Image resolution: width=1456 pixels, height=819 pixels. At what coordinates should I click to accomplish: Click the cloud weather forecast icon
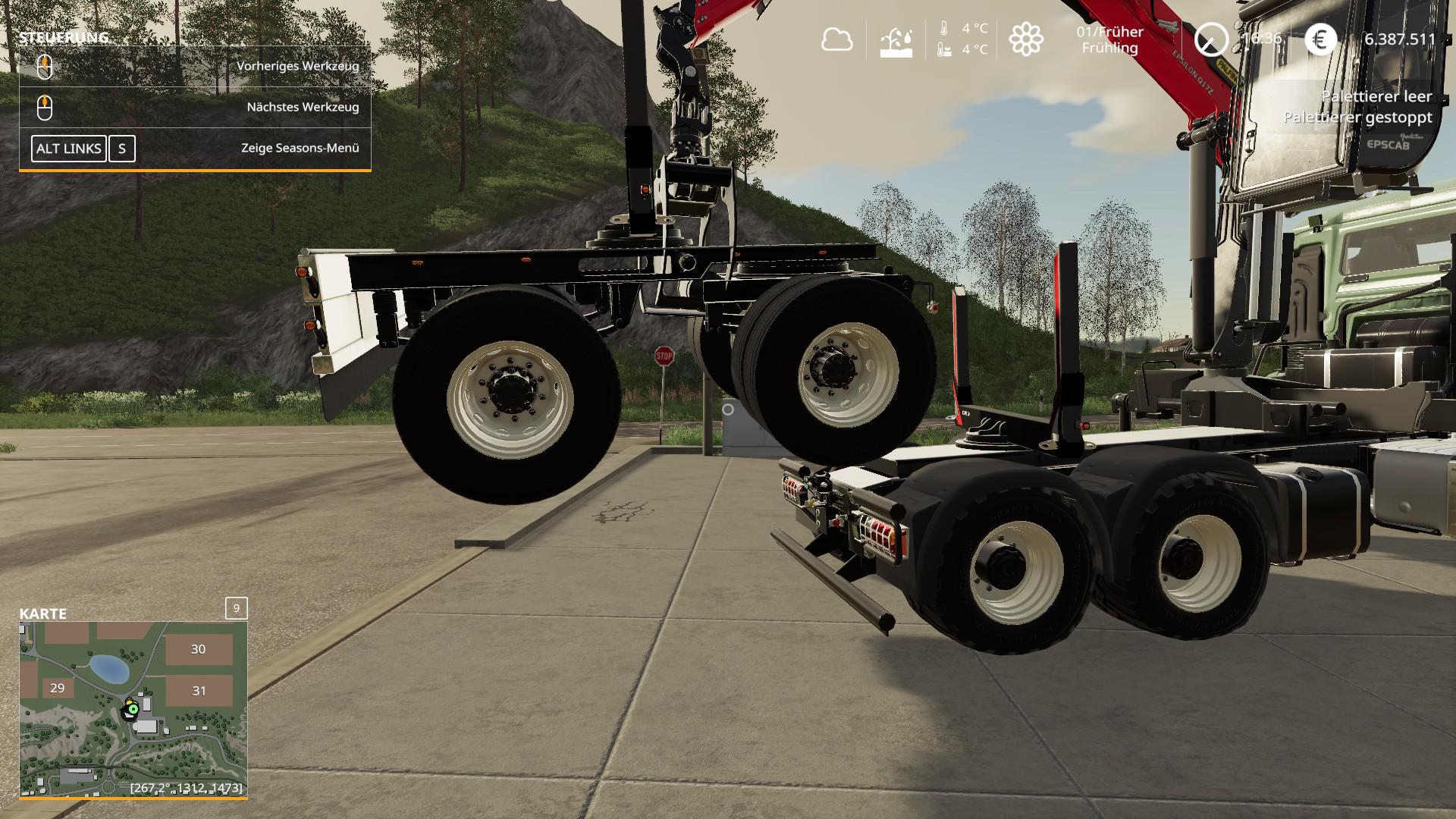coord(836,39)
